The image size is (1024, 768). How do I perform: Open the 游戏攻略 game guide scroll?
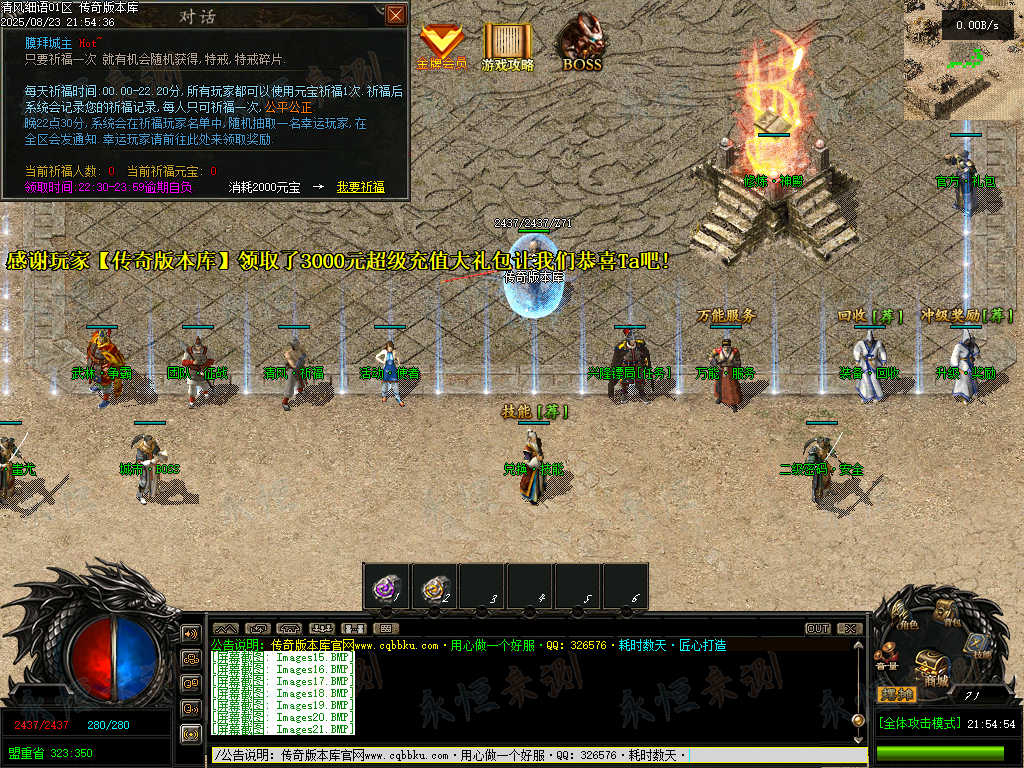tap(508, 45)
